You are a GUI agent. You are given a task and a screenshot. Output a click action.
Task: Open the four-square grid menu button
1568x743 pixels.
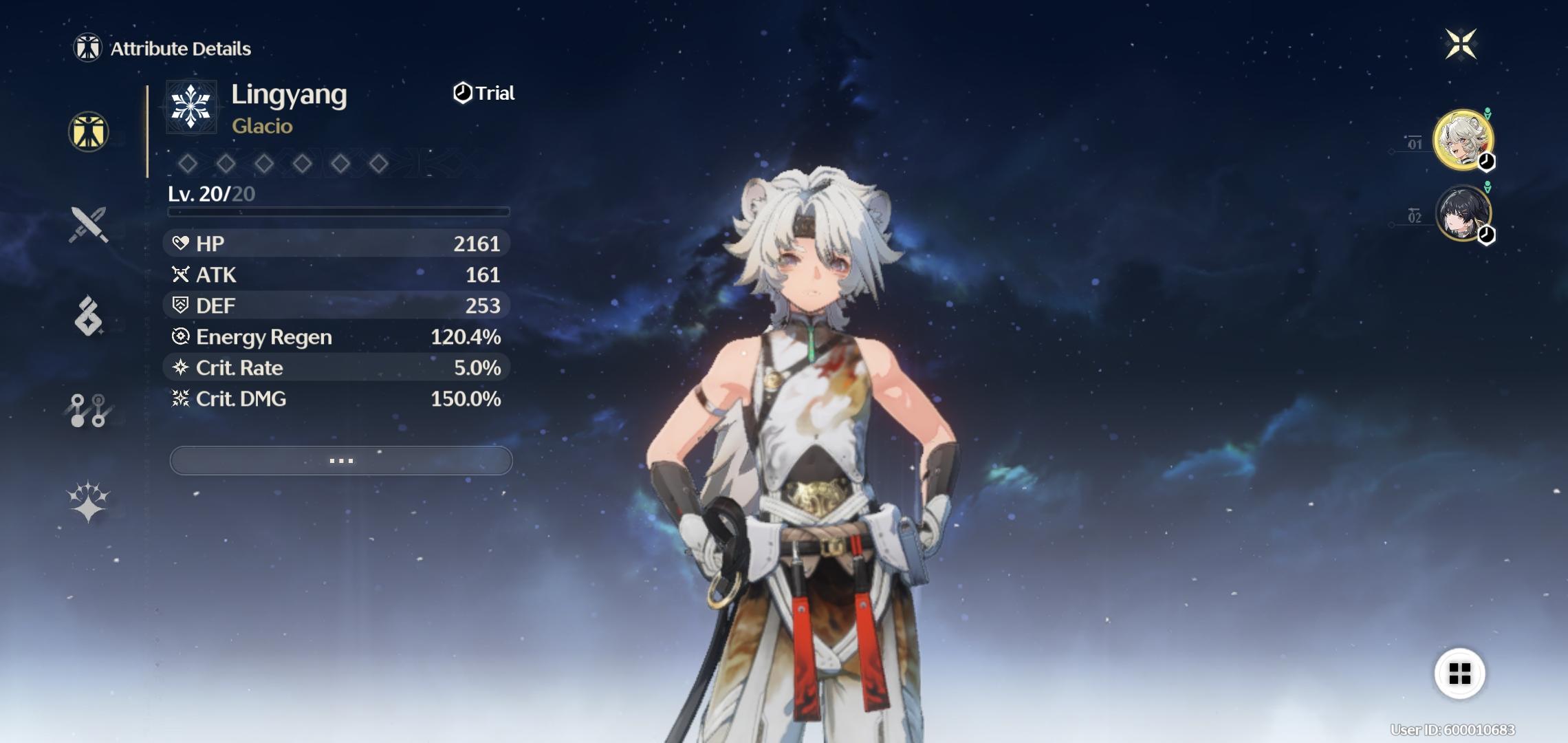1459,673
